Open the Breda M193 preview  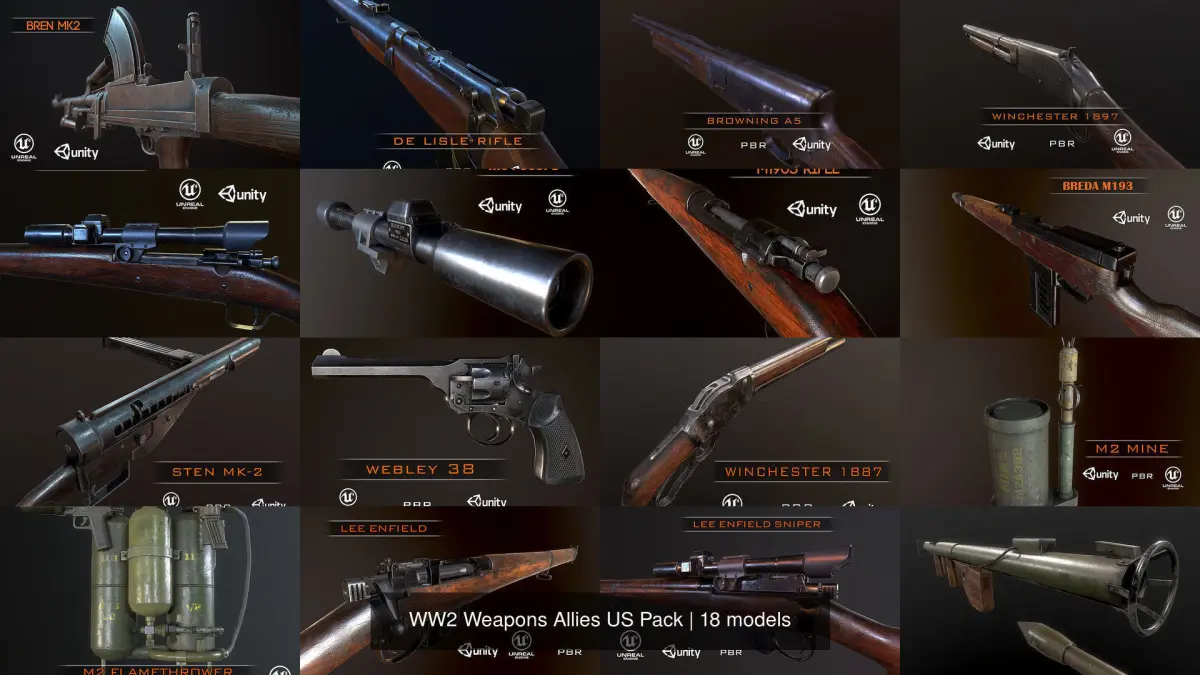click(1050, 253)
